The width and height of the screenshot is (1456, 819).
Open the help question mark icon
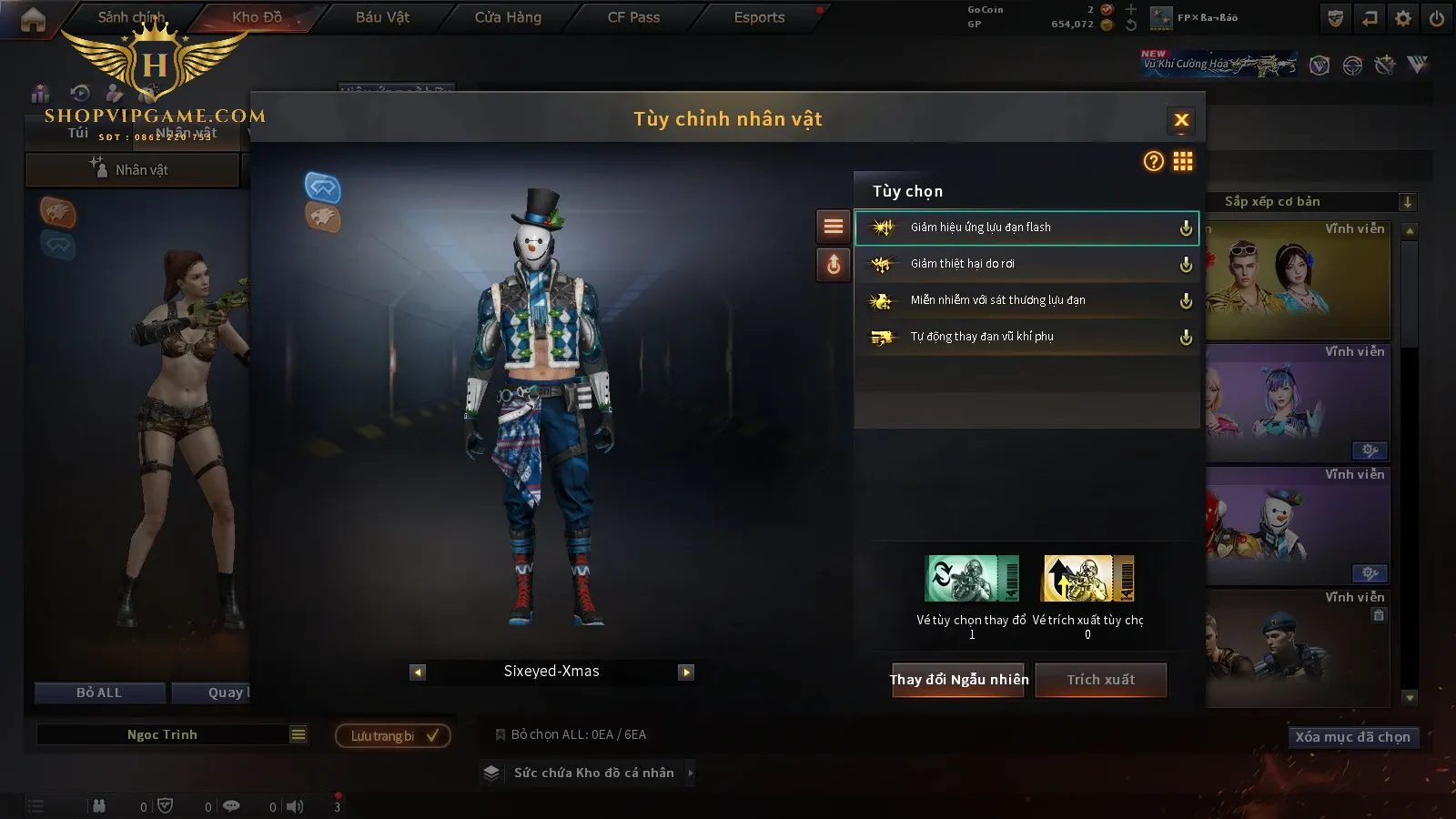(x=1153, y=162)
